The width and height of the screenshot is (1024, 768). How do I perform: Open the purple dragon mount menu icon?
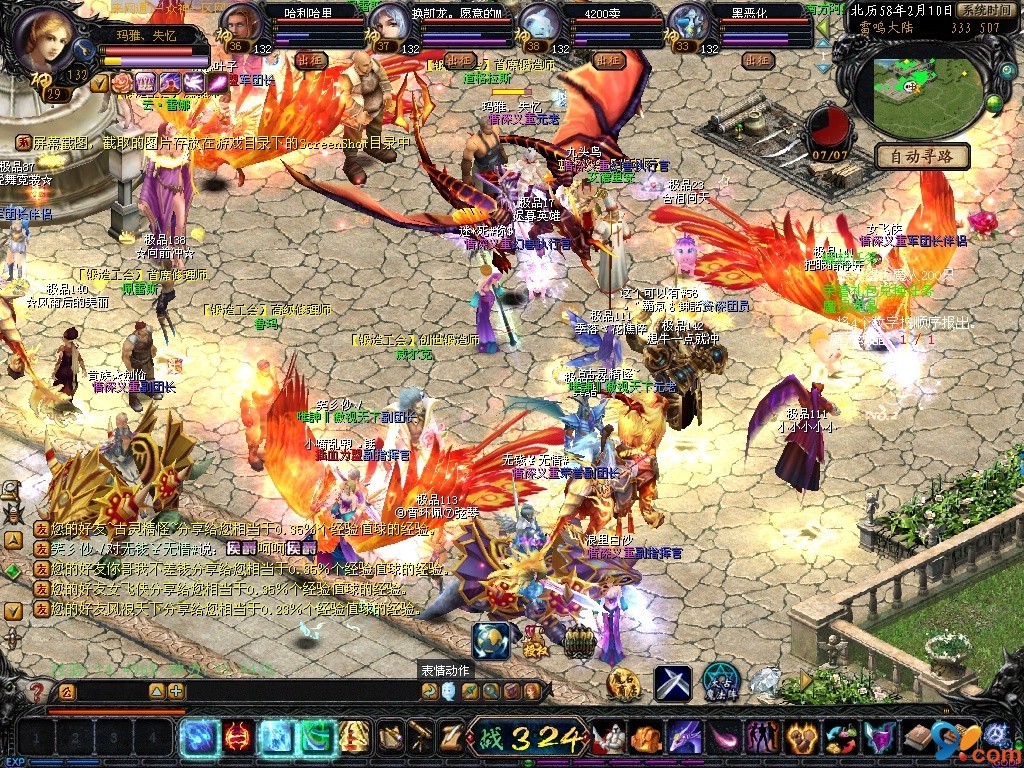tap(684, 739)
